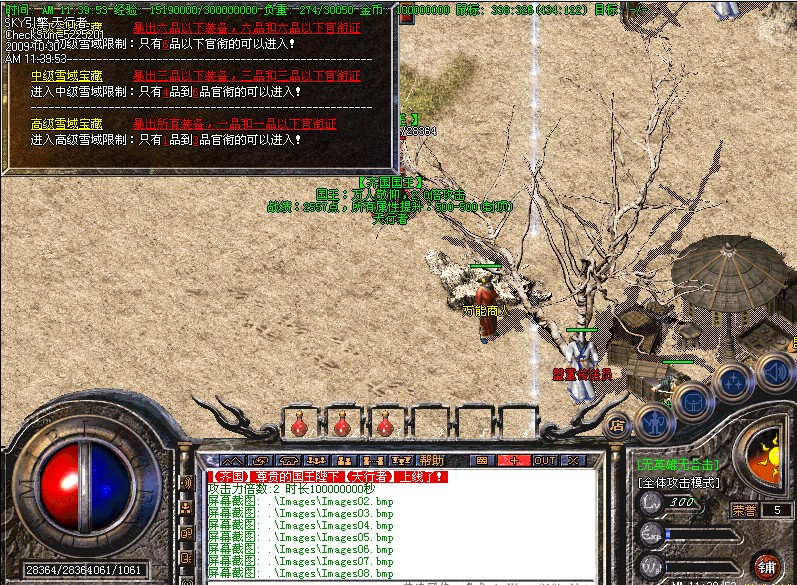Screen dimensions: 797x585
Task: Open the bag round button
Action: point(691,400)
